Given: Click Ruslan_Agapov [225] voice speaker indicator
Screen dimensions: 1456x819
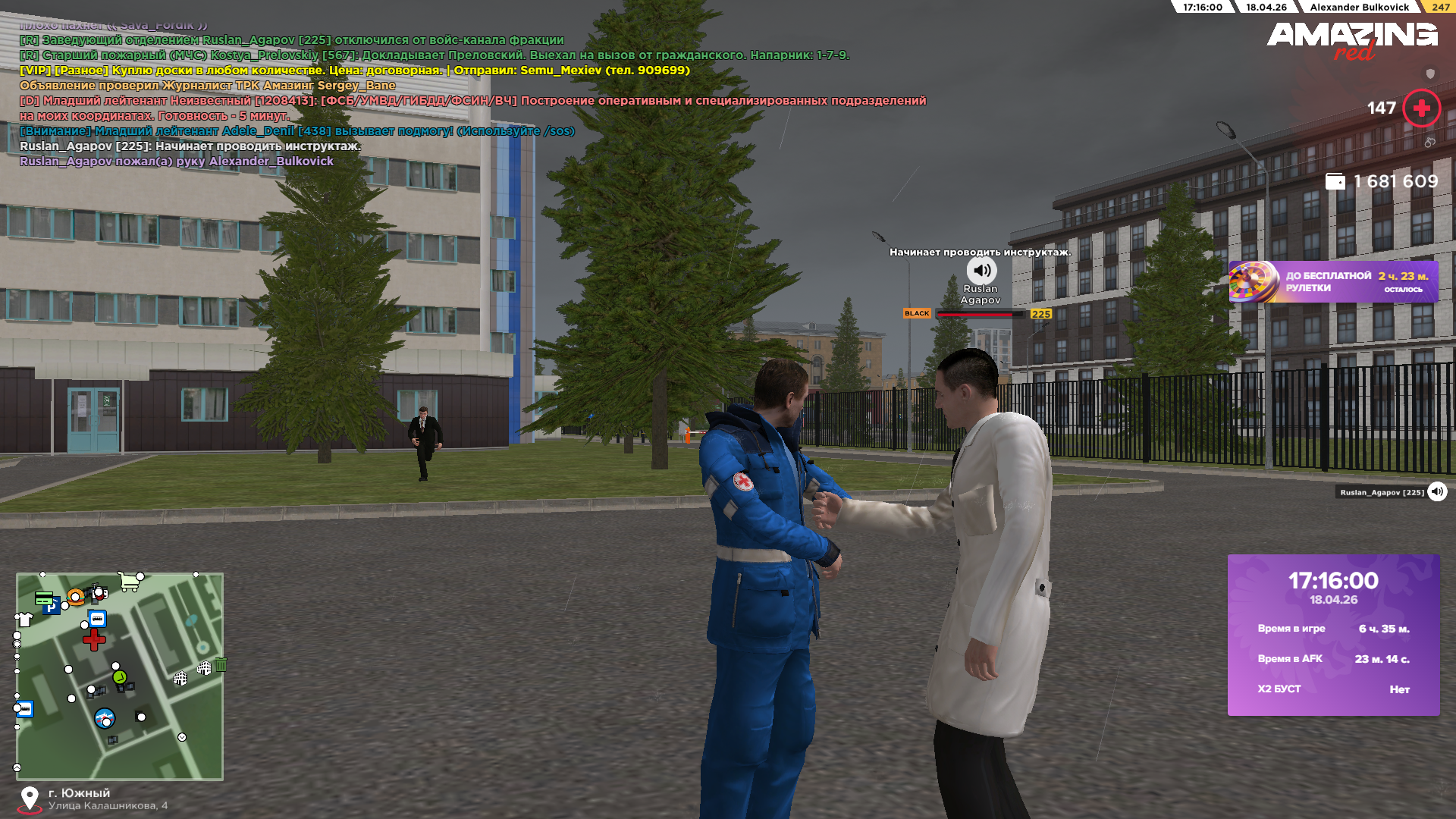Looking at the screenshot, I should coord(1437,492).
